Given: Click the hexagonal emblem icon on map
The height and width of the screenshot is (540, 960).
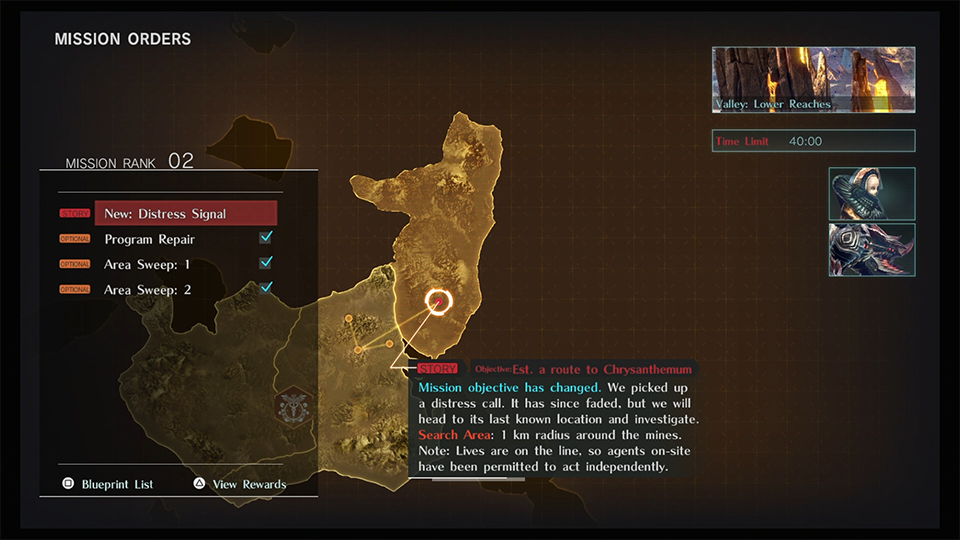Looking at the screenshot, I should pos(293,407).
